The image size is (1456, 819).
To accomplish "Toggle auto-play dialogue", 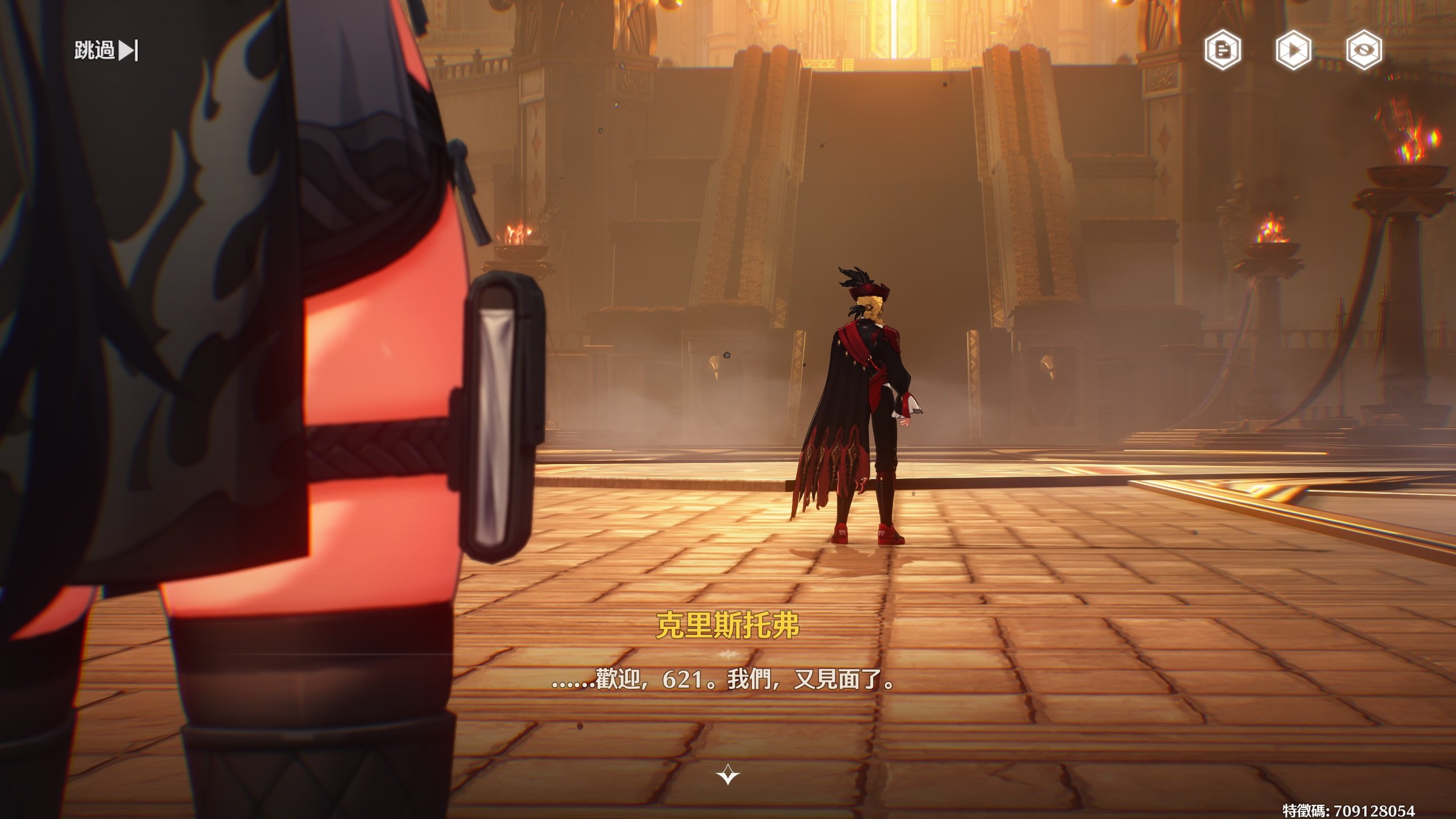I will pyautogui.click(x=1293, y=51).
